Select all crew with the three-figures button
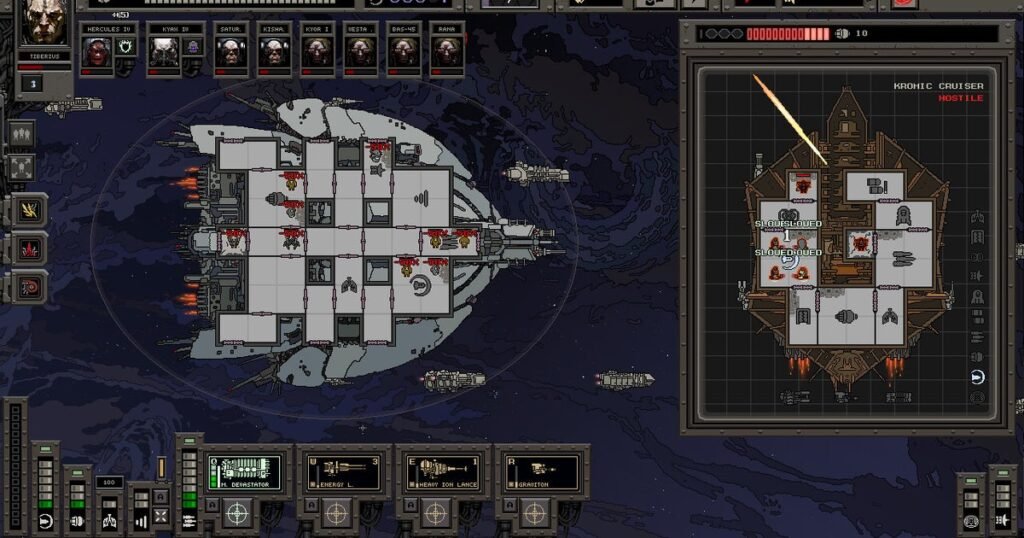 [x=21, y=133]
